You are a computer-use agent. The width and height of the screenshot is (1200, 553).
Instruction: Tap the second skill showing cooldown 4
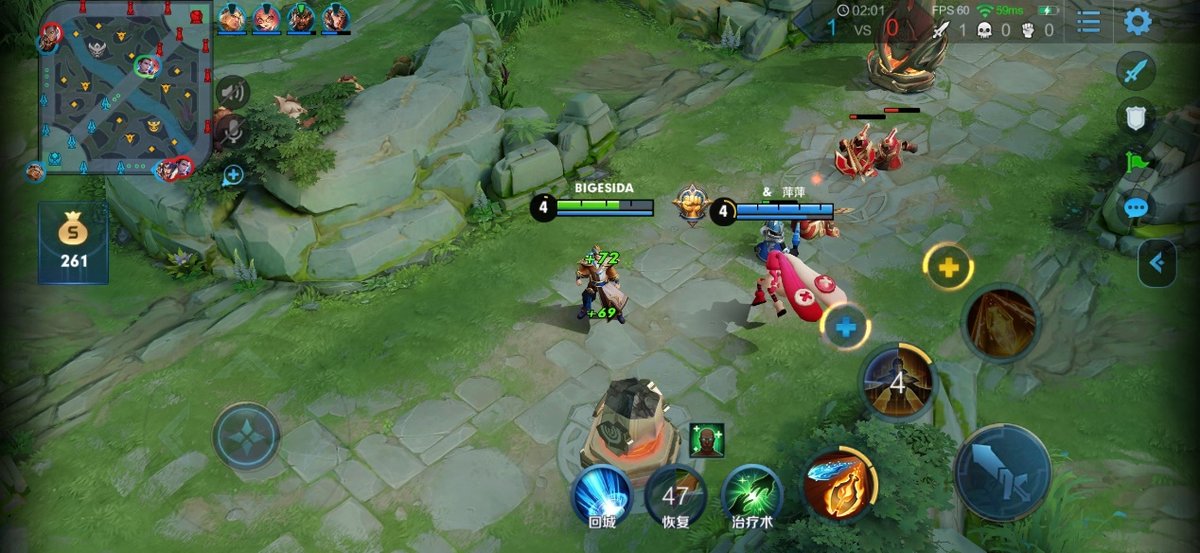tap(897, 382)
